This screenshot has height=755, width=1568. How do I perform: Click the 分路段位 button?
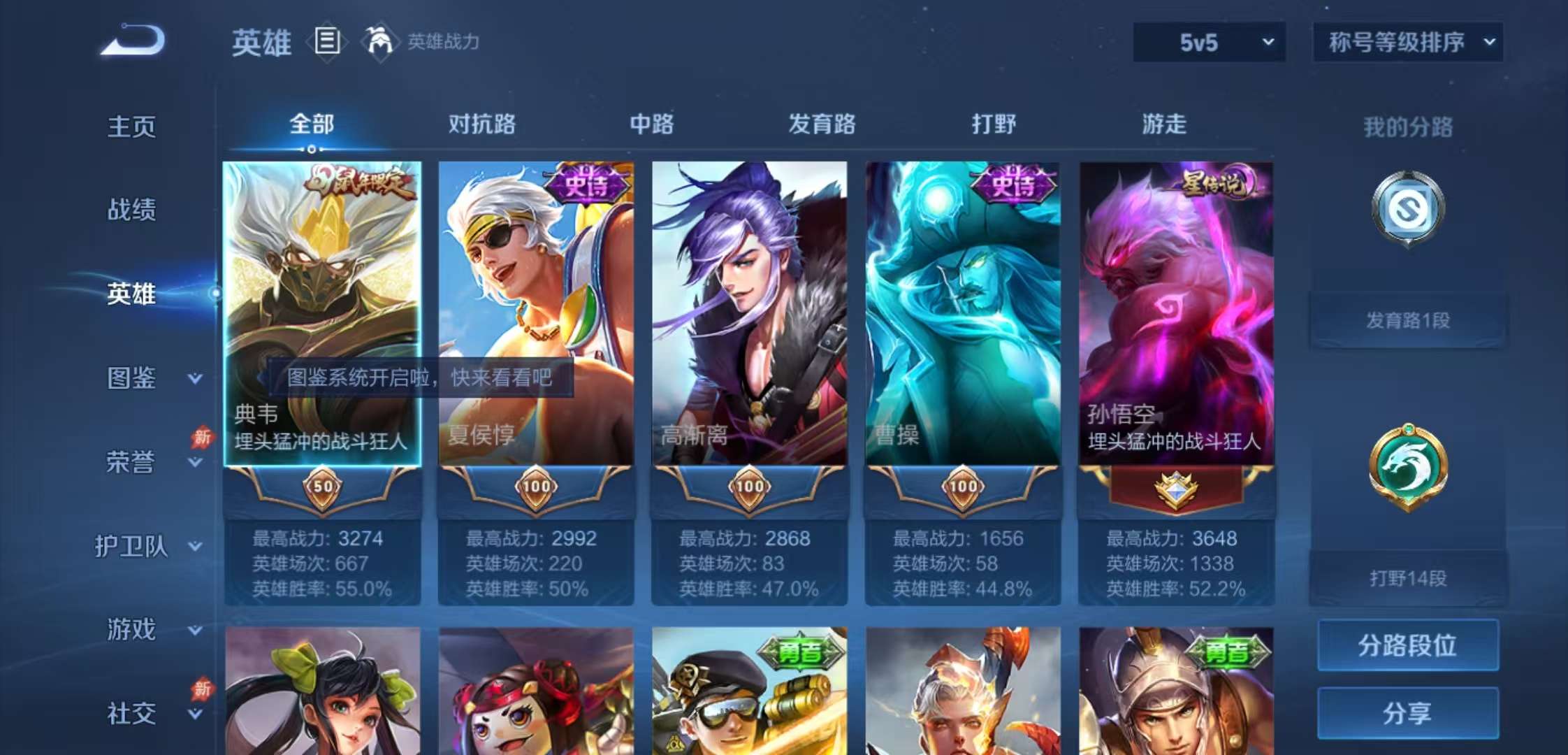1408,645
